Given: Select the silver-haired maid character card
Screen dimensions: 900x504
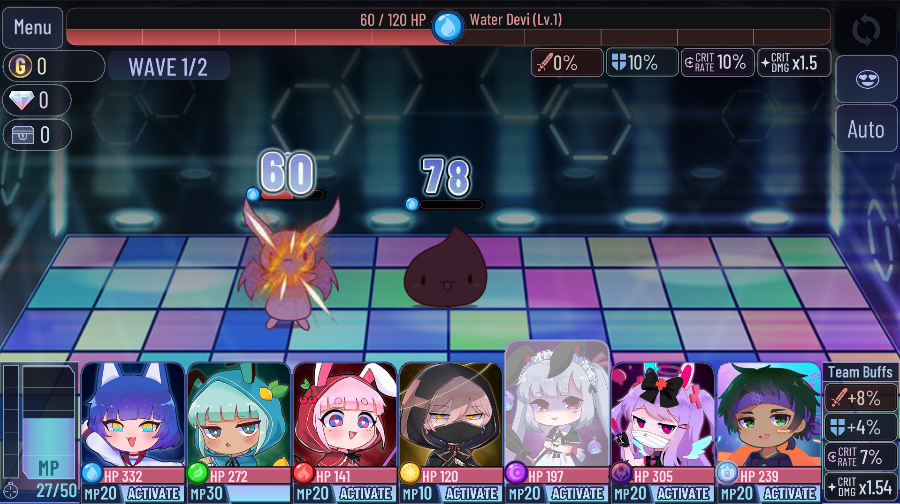Looking at the screenshot, I should coord(556,405).
